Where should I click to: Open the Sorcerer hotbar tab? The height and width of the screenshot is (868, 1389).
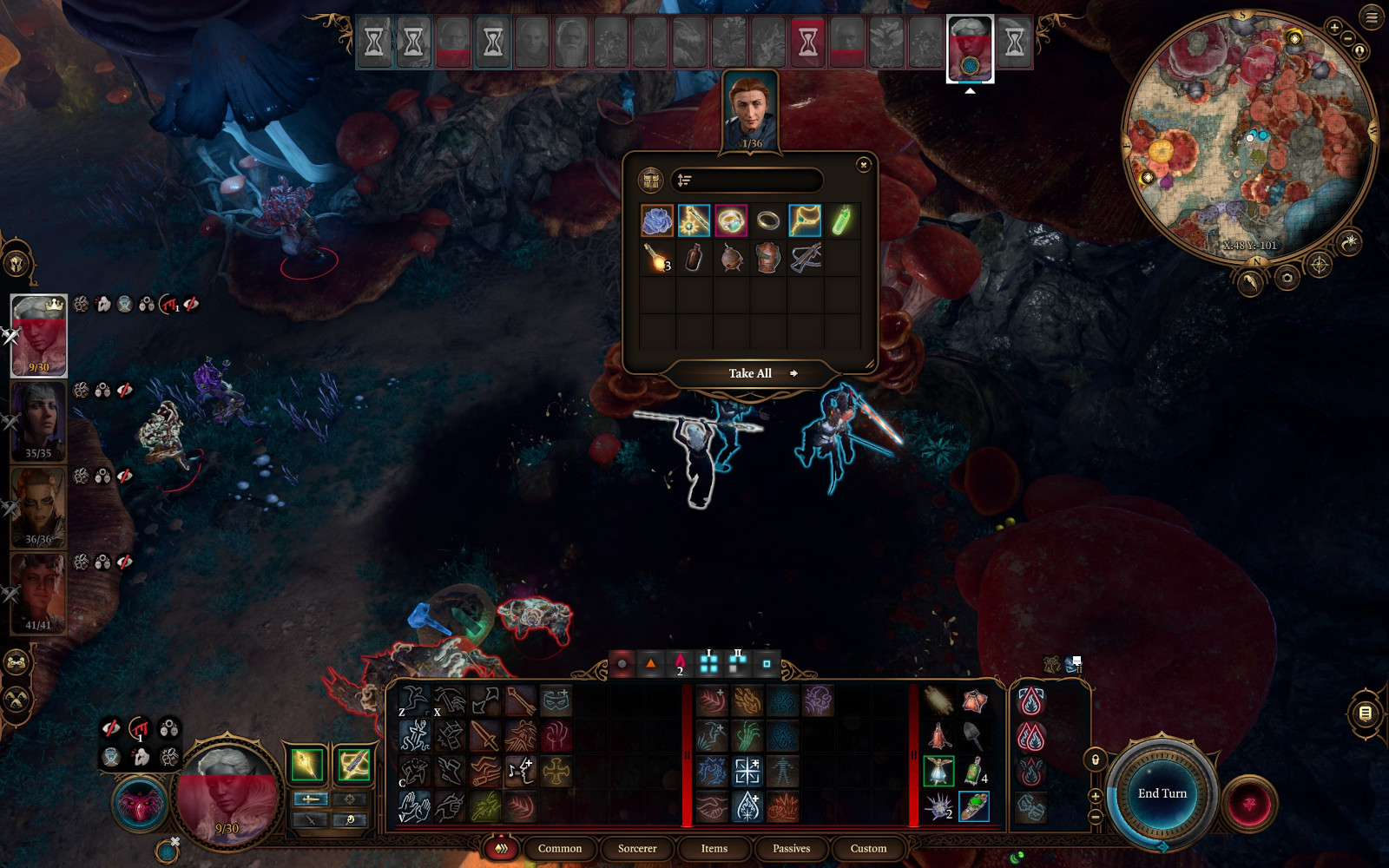[x=637, y=848]
